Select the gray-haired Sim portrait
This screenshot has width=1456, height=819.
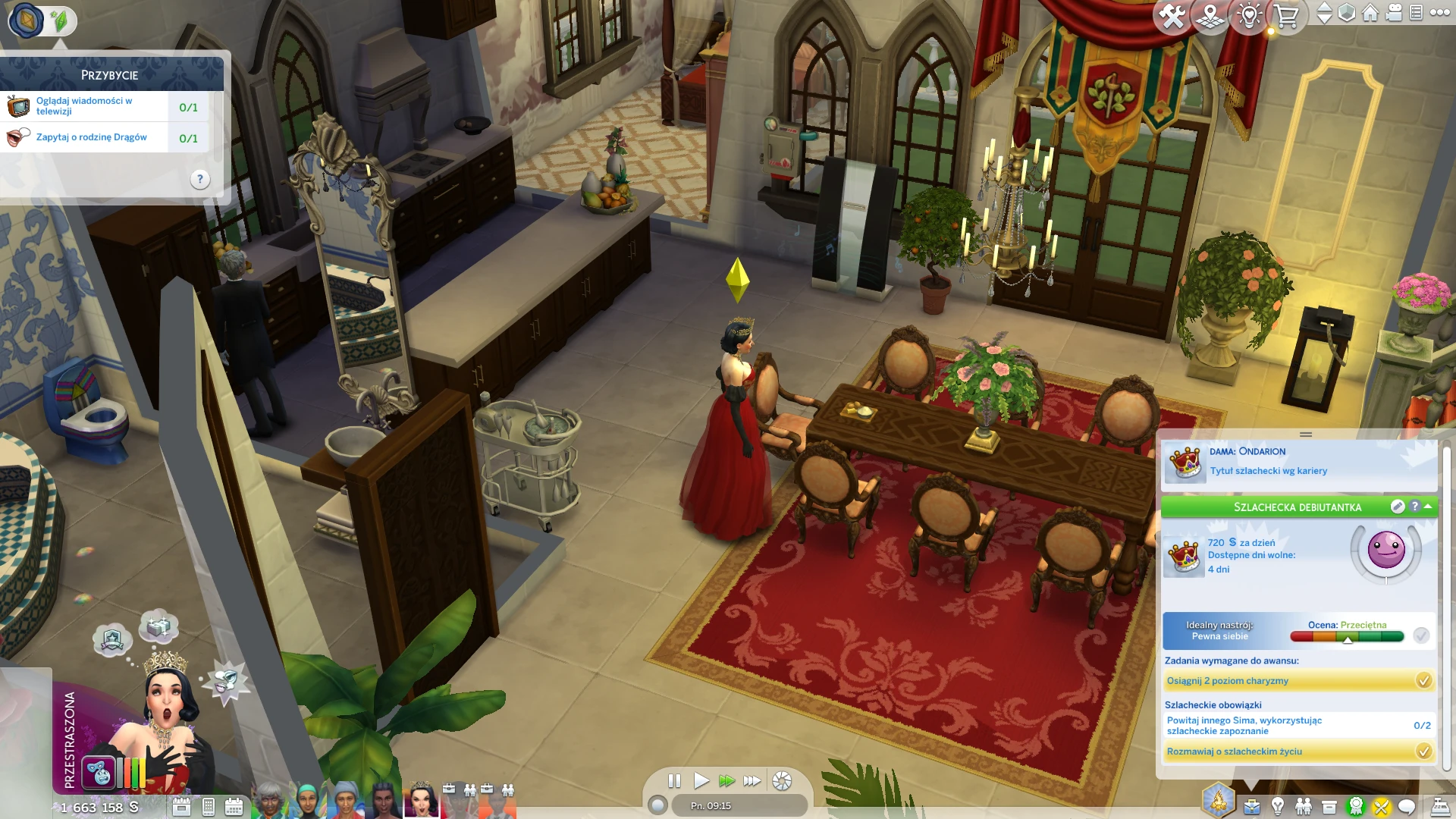coord(269,800)
